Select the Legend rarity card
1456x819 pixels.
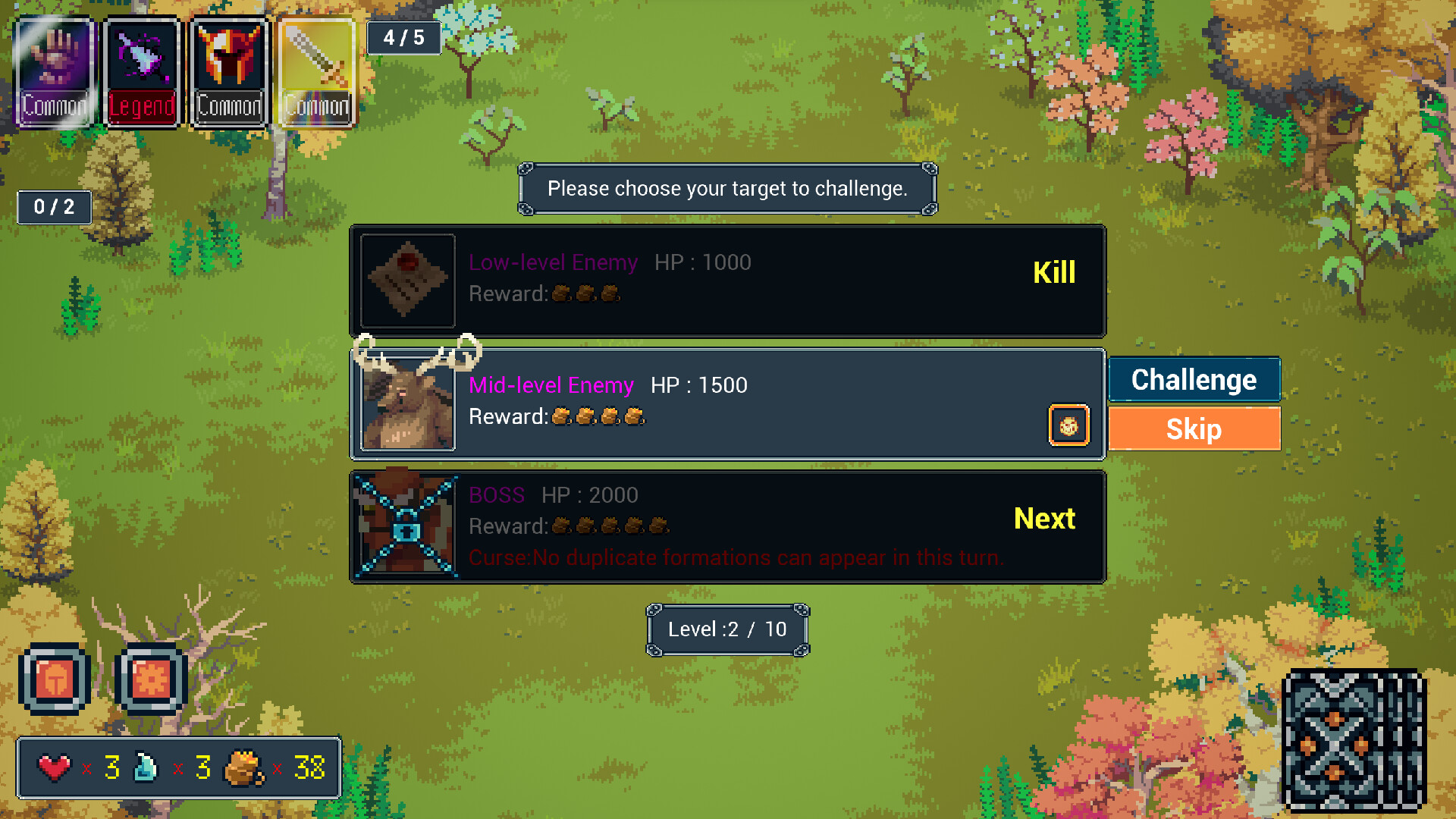tap(141, 68)
